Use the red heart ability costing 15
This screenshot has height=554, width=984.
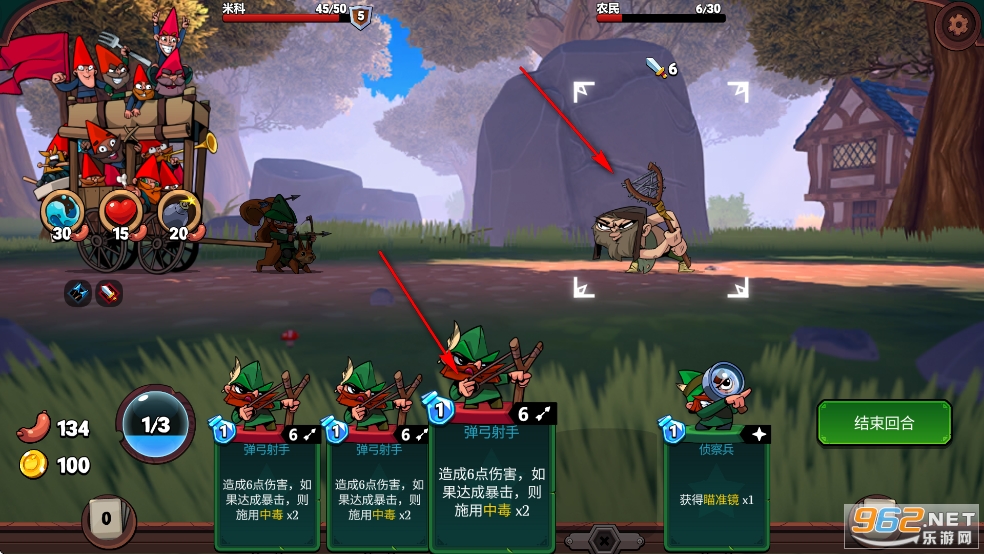click(120, 212)
